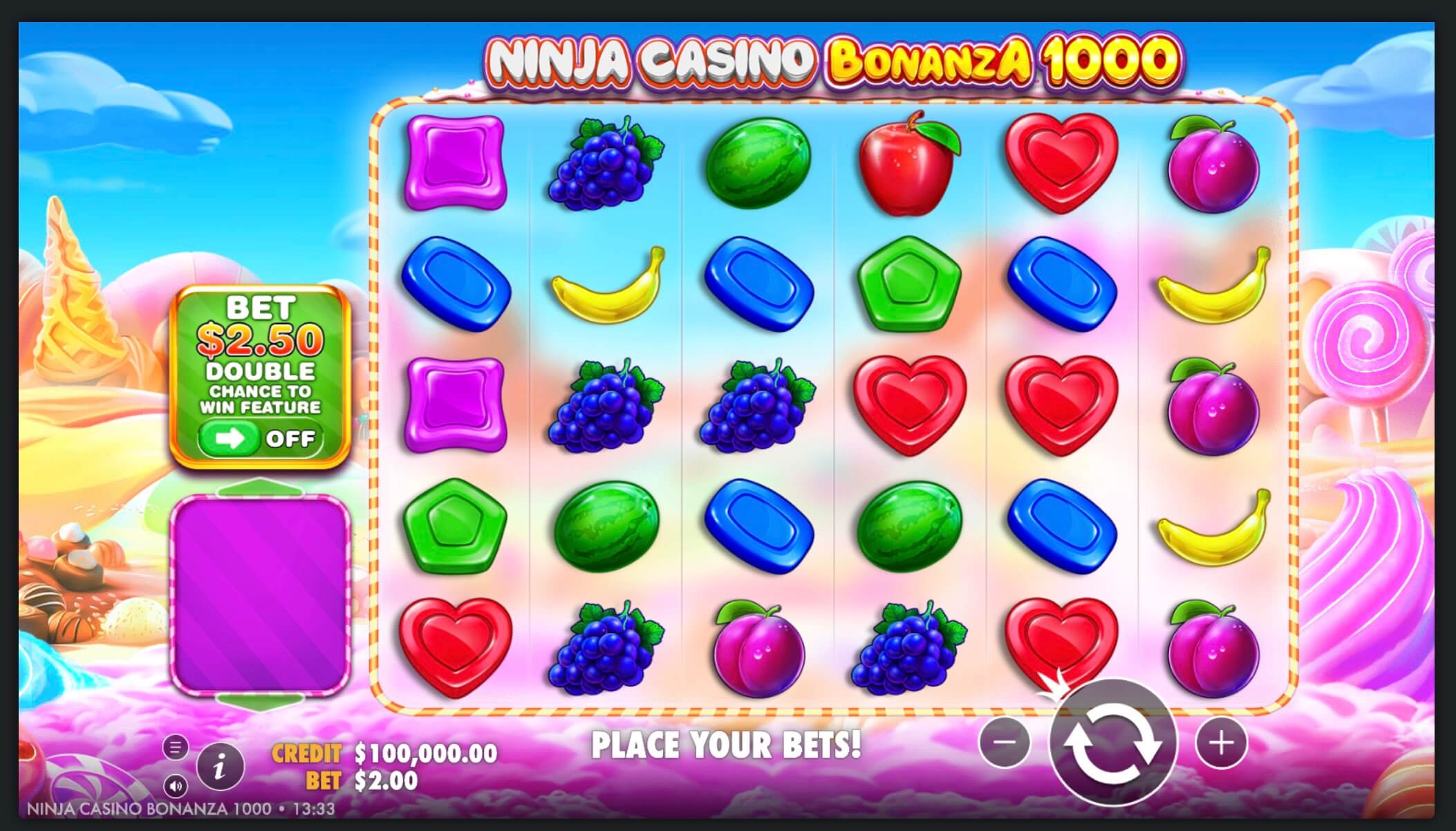Screen dimensions: 1456x831
Task: Open the game menu (hamburger icon)
Action: pyautogui.click(x=176, y=746)
